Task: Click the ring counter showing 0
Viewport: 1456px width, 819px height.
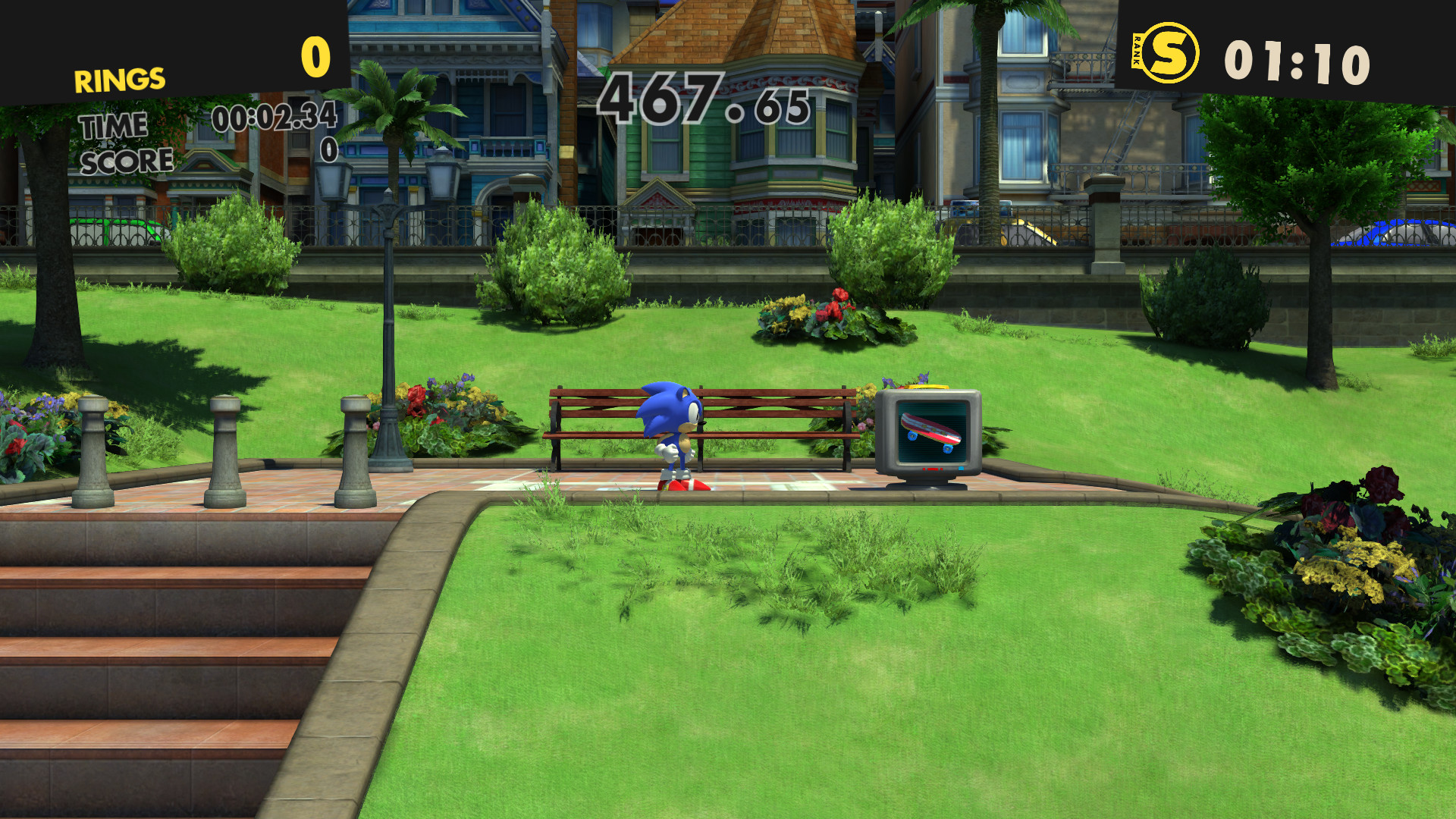Action: (314, 55)
